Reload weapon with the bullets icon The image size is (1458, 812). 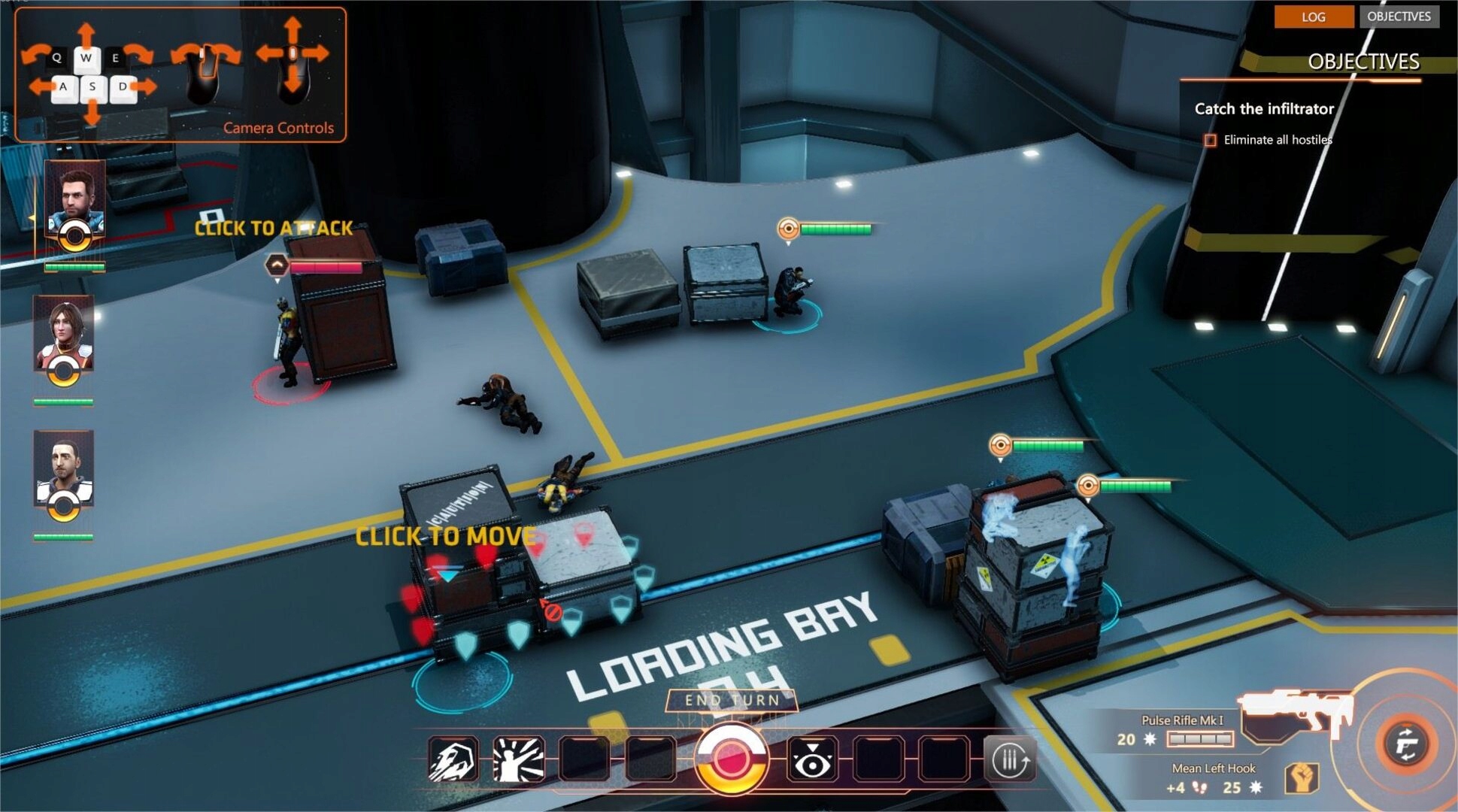click(1009, 761)
